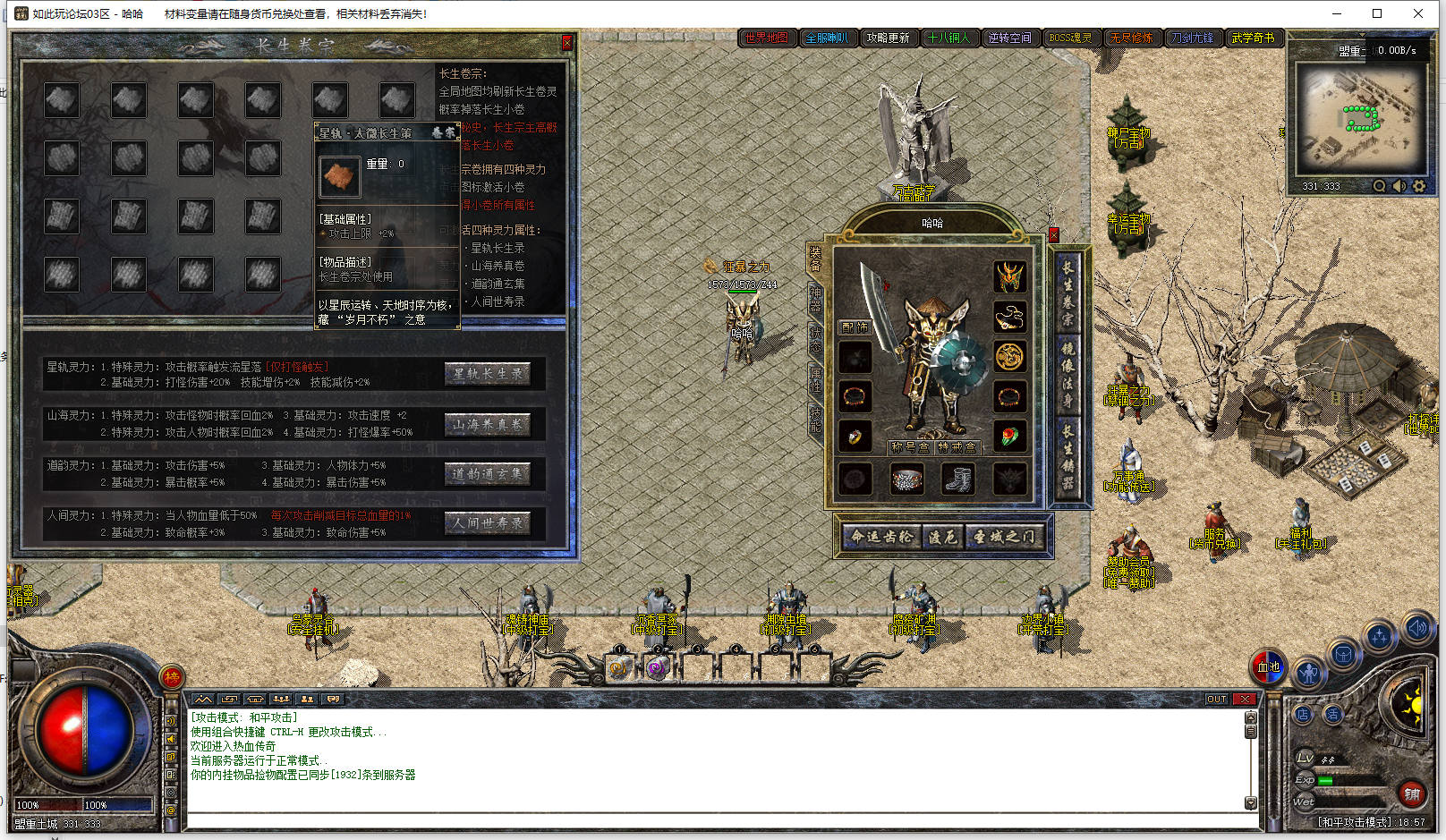Select the equipped helmet slot
Screen dimensions: 1446x840
(x=1009, y=276)
